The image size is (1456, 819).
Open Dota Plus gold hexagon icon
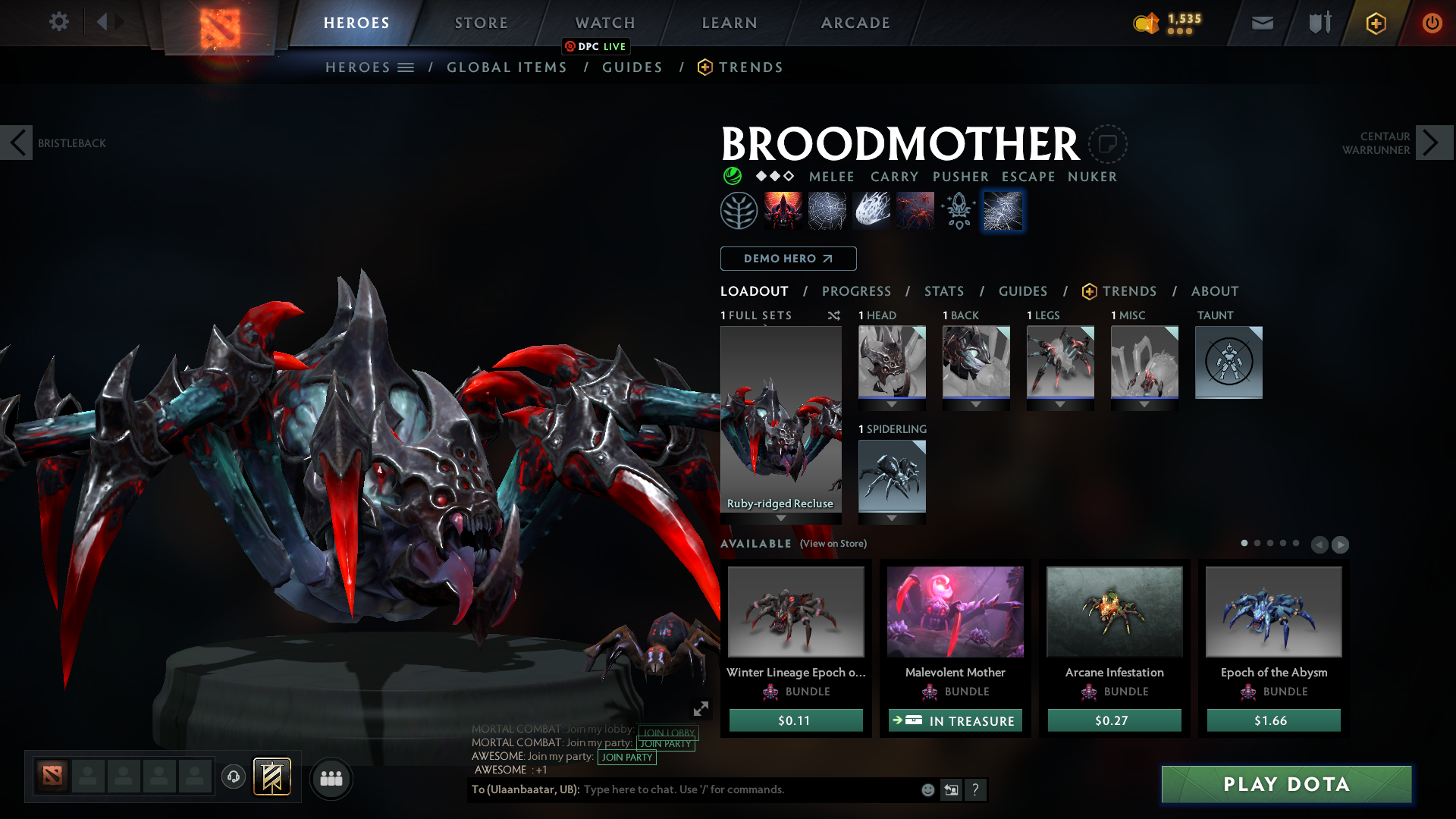(x=1375, y=23)
